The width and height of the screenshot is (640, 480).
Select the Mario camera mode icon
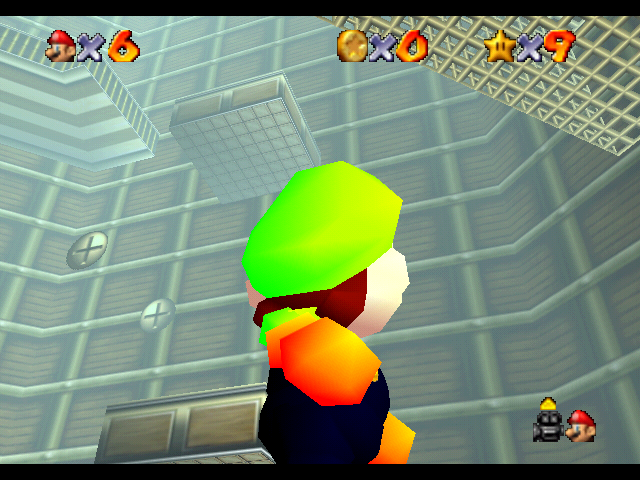[581, 426]
